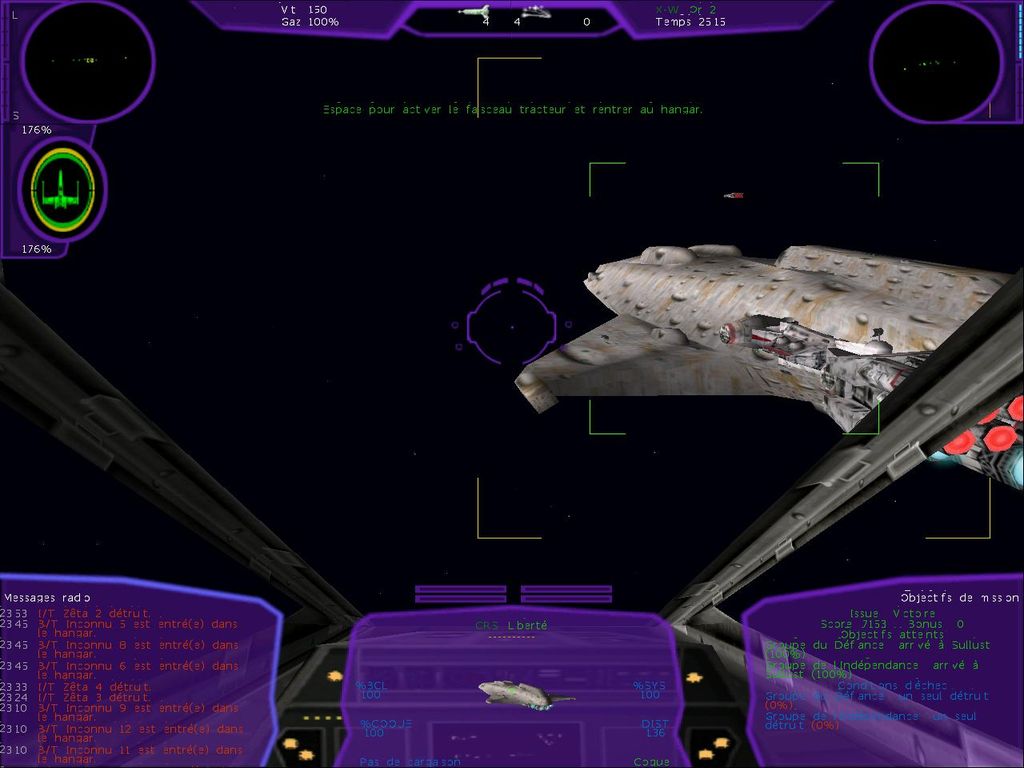1024x768 pixels.
Task: Click the front sensor scope
Action: click(88, 62)
